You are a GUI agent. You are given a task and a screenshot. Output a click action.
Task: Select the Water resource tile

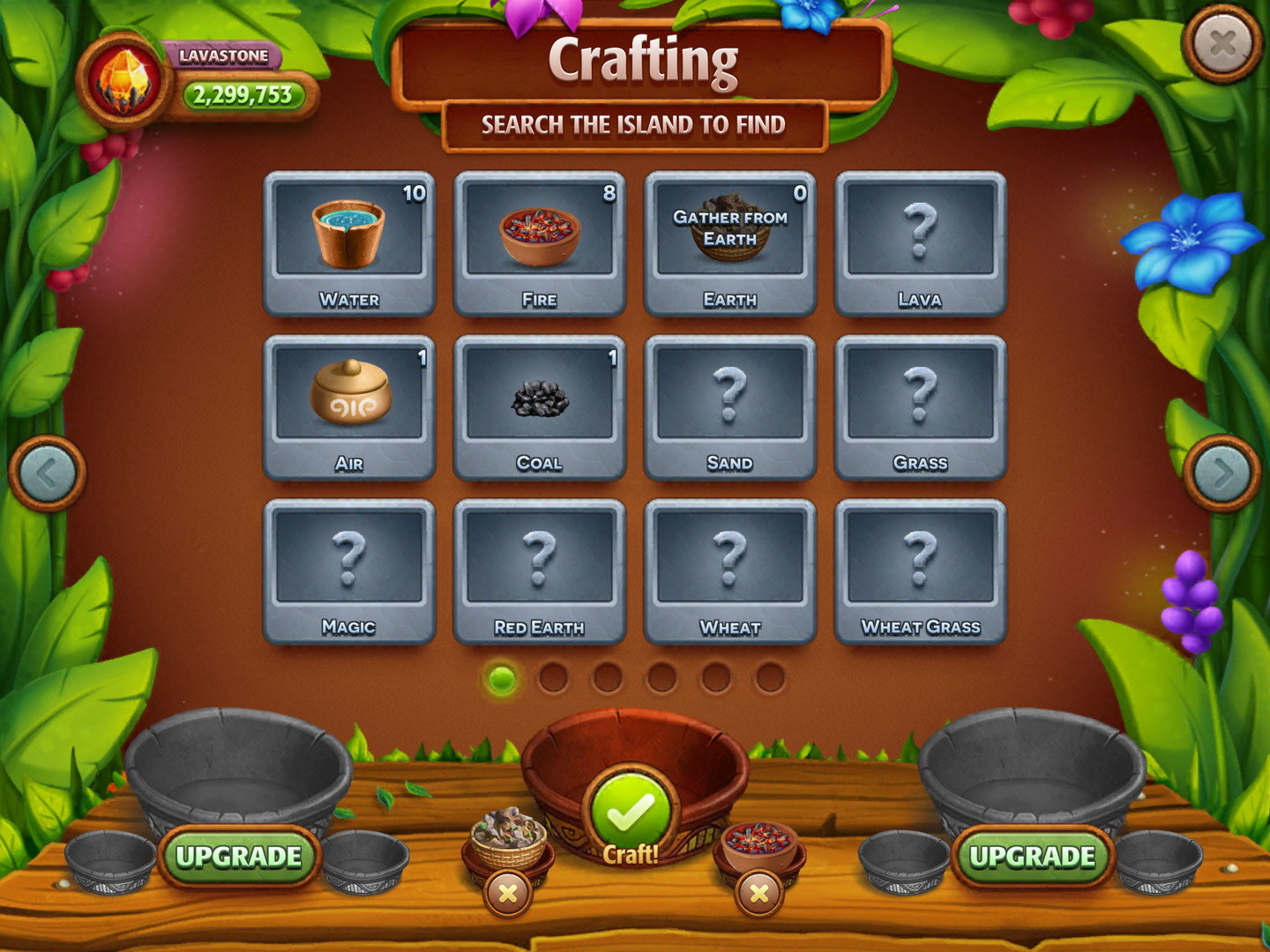coord(349,238)
